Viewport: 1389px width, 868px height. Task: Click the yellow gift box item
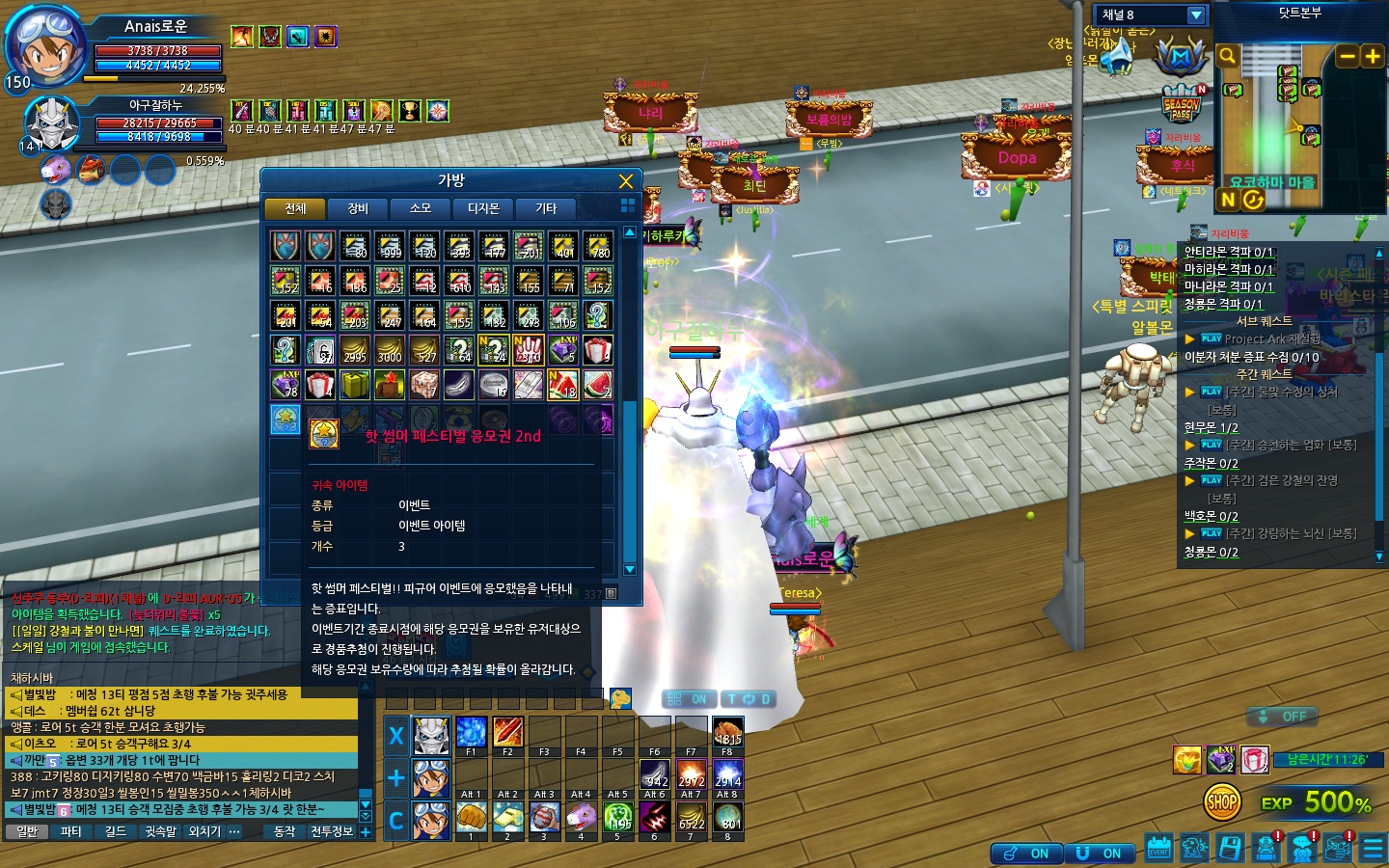355,385
